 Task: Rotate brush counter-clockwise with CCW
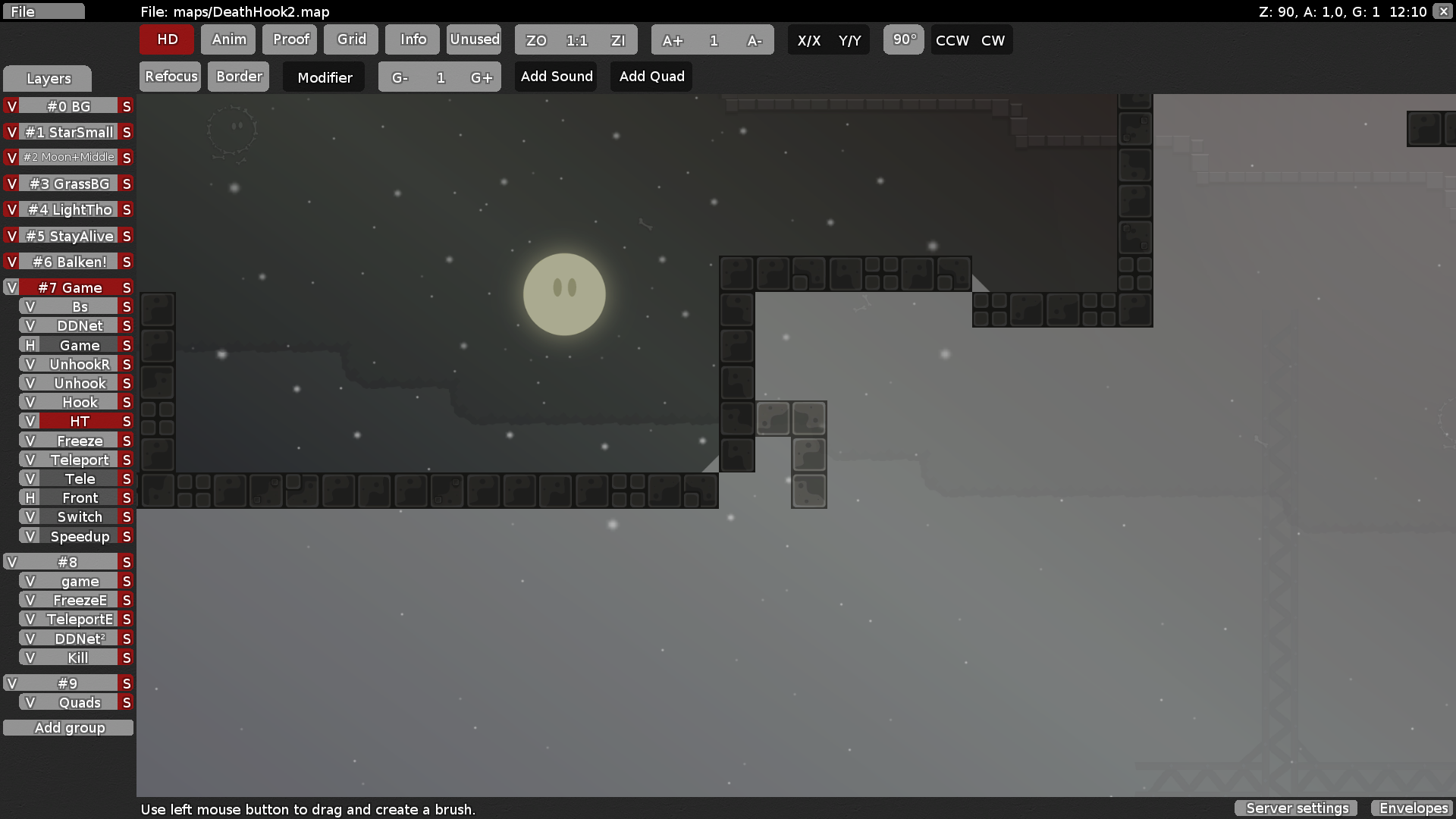[951, 40]
